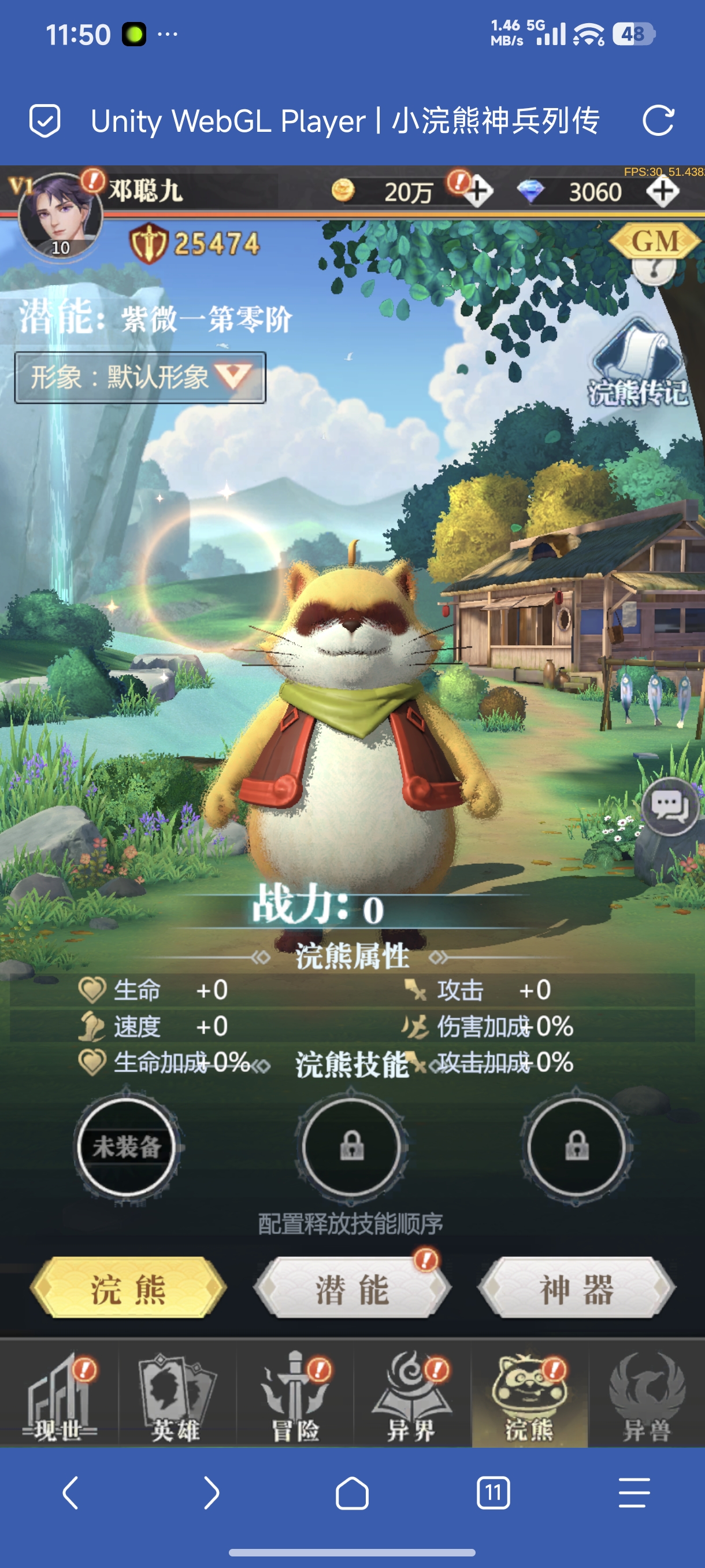This screenshot has height=1568, width=705.
Task: Open the GM panel
Action: [655, 242]
